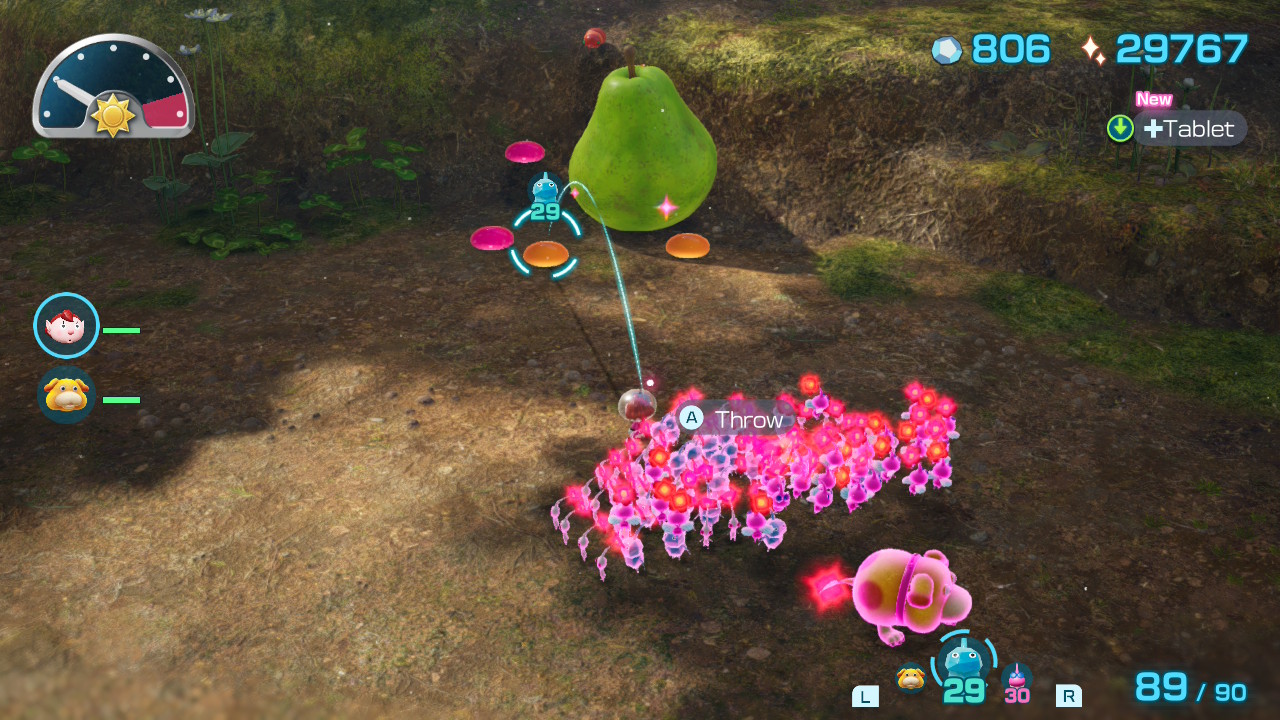Open the Tablet menu

1188,129
